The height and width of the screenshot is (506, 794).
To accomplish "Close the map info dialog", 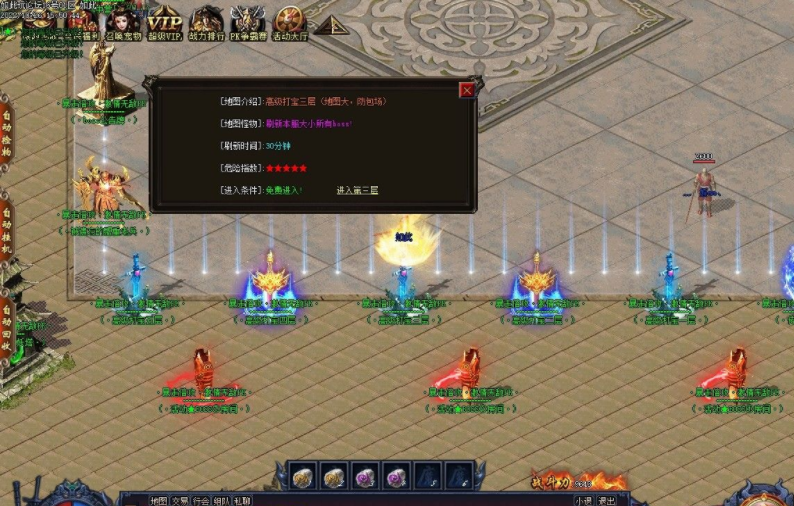I will tap(467, 90).
